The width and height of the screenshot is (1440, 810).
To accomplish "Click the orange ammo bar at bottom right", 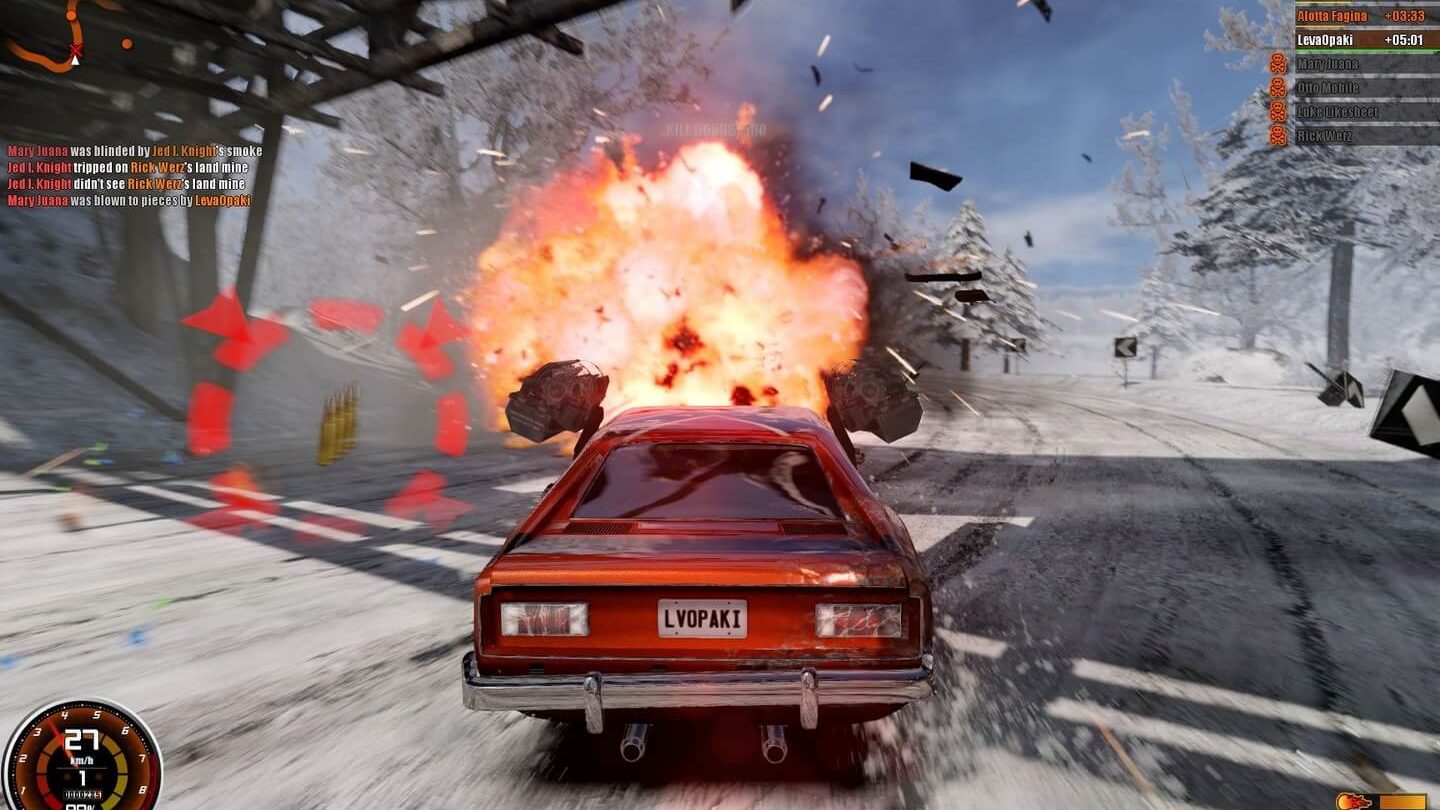I will click(x=1403, y=803).
